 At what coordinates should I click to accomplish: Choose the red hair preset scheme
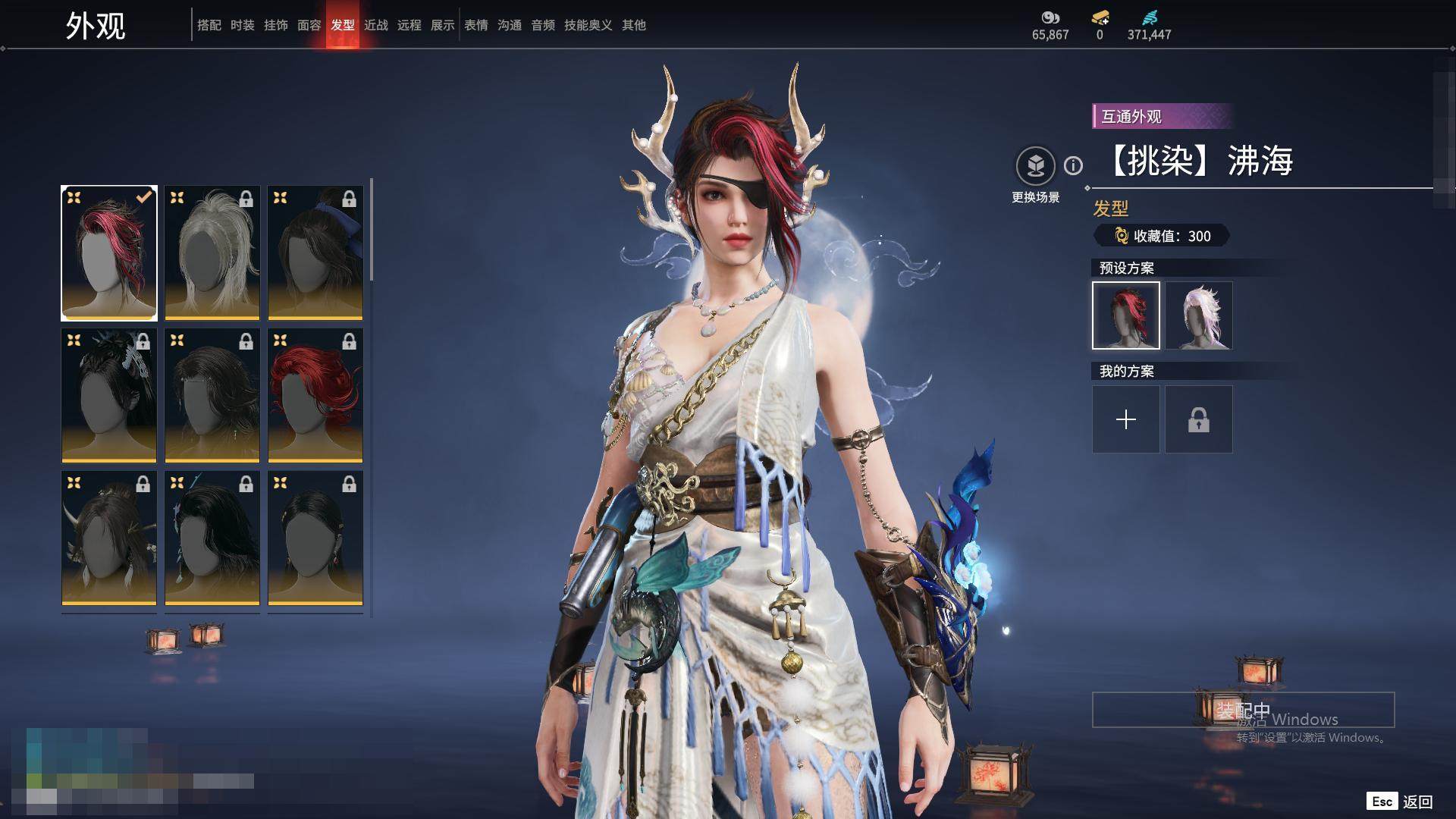pos(1125,315)
